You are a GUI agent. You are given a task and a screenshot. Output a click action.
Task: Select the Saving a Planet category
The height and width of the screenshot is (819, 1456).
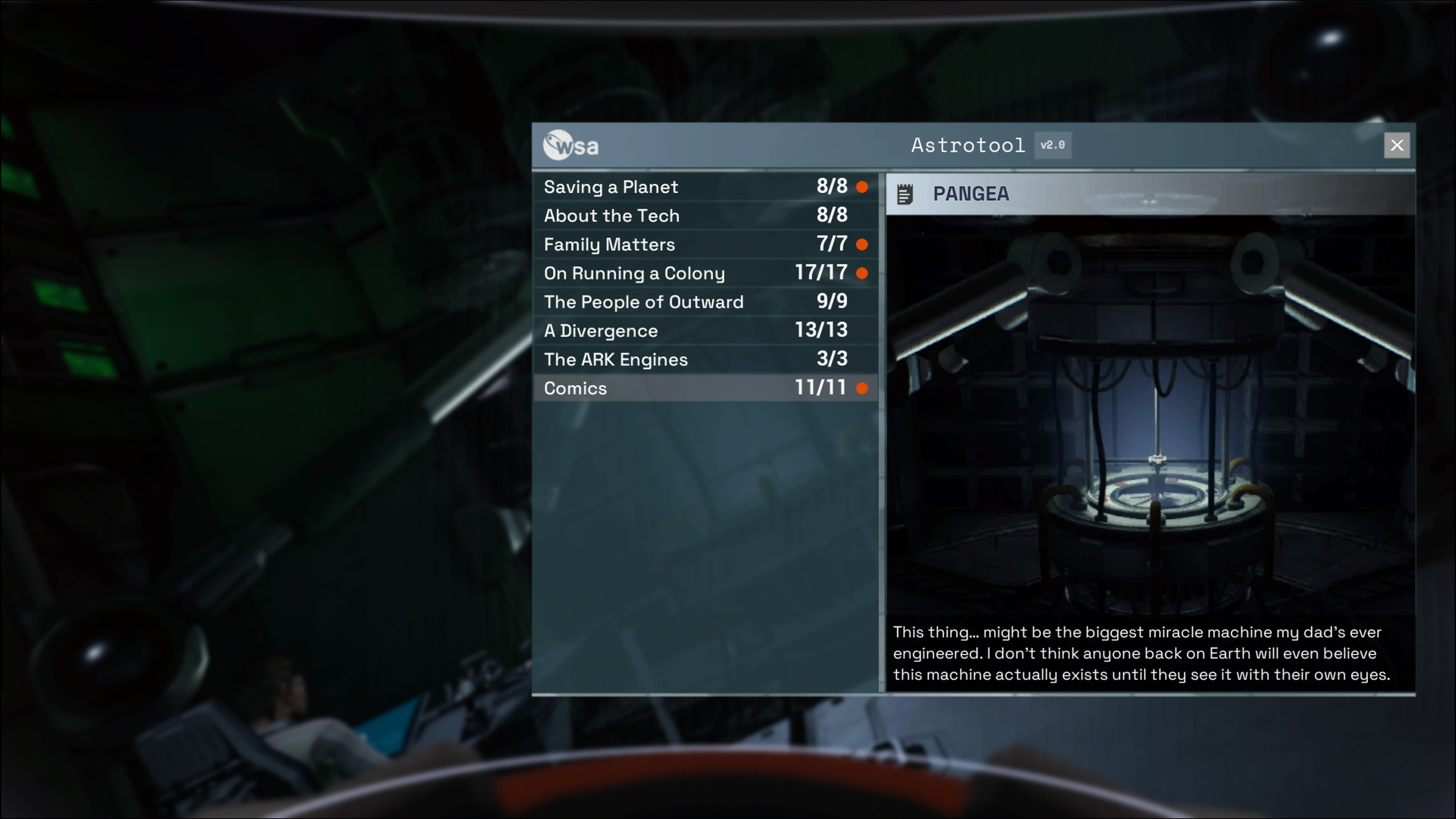pos(705,187)
